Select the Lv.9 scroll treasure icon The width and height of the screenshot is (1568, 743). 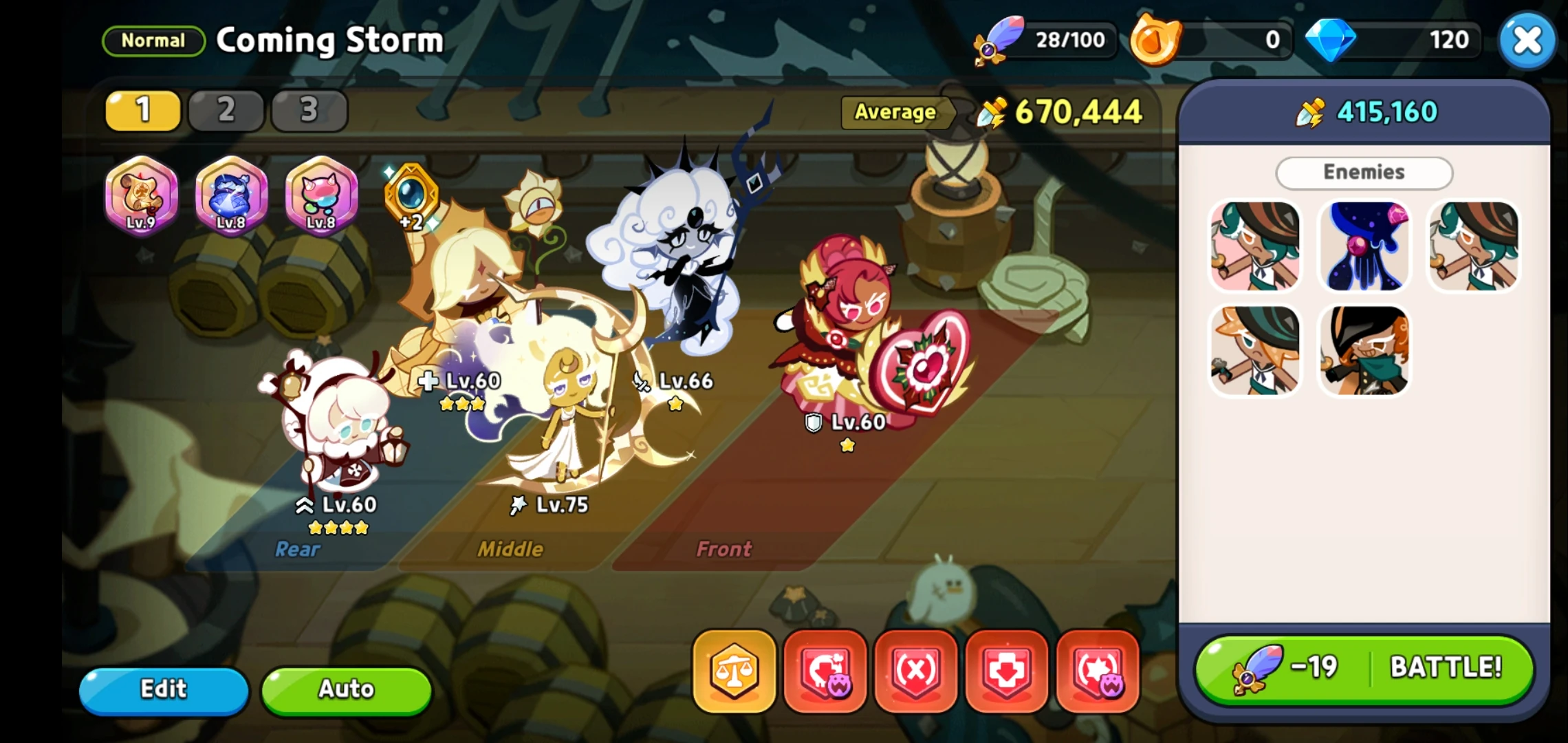pos(141,198)
